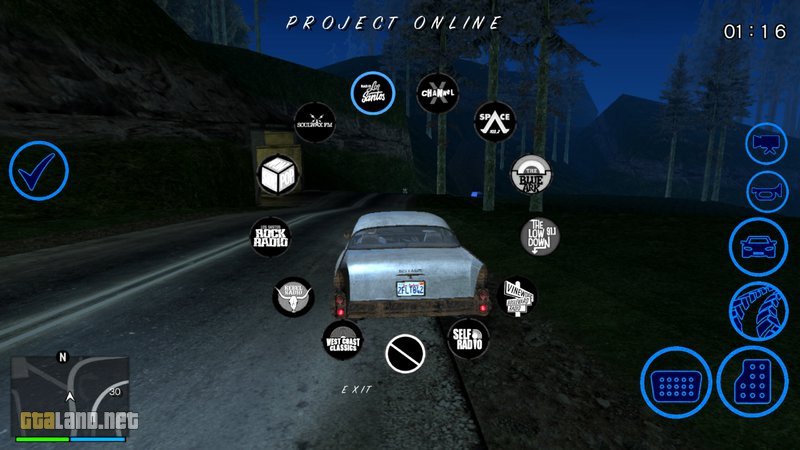This screenshot has width=800, height=450.
Task: Tap the accelerator pedal button
Action: click(x=754, y=383)
